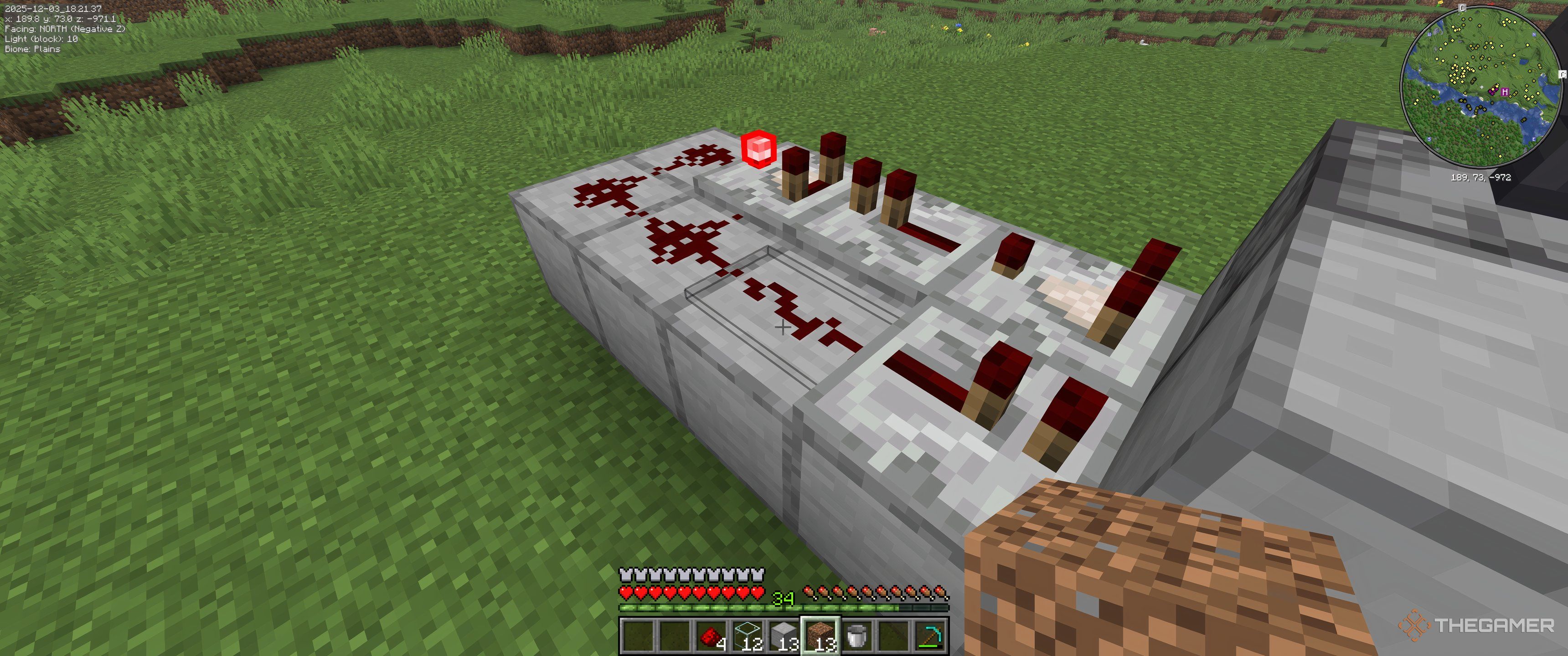Click the magenta H waypoint on the minimap

(1504, 91)
